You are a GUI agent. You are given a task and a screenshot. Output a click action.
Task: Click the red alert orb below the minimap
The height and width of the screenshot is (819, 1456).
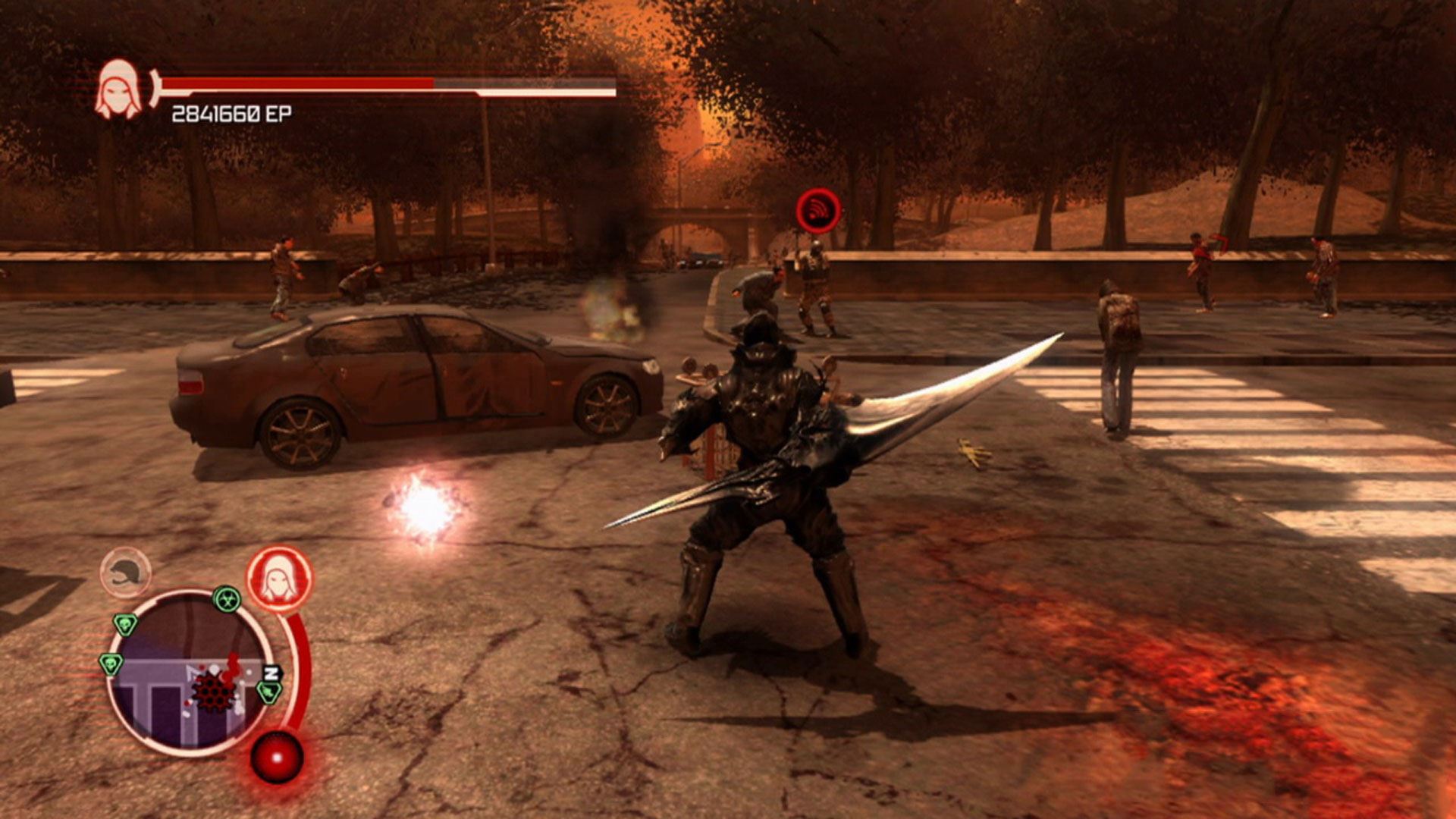tap(277, 758)
